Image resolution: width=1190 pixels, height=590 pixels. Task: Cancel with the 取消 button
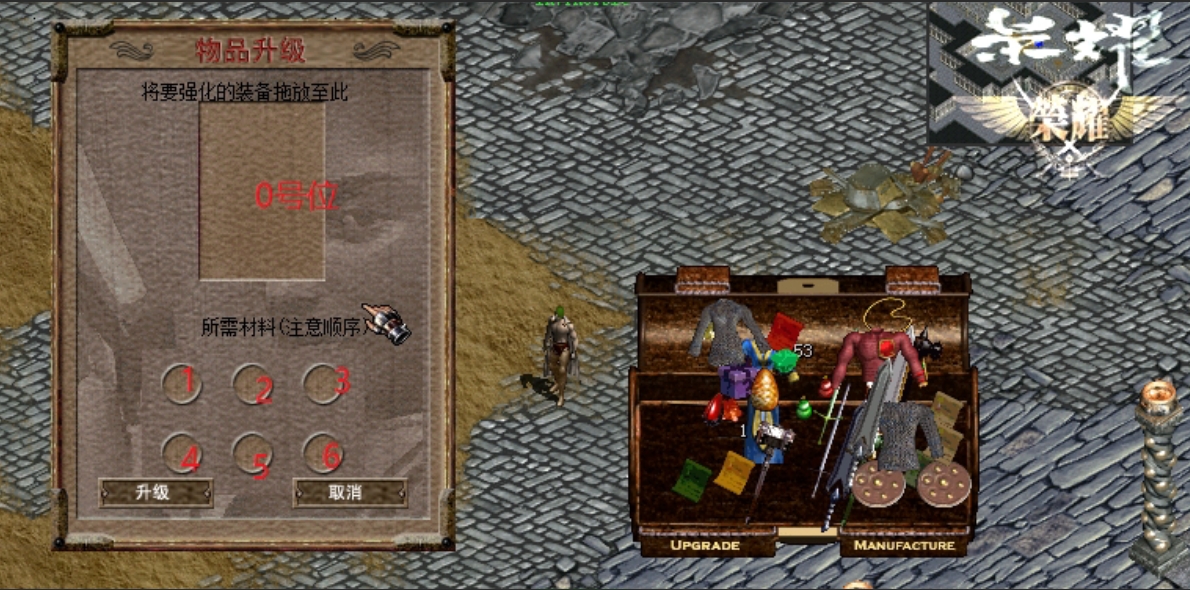pyautogui.click(x=349, y=492)
